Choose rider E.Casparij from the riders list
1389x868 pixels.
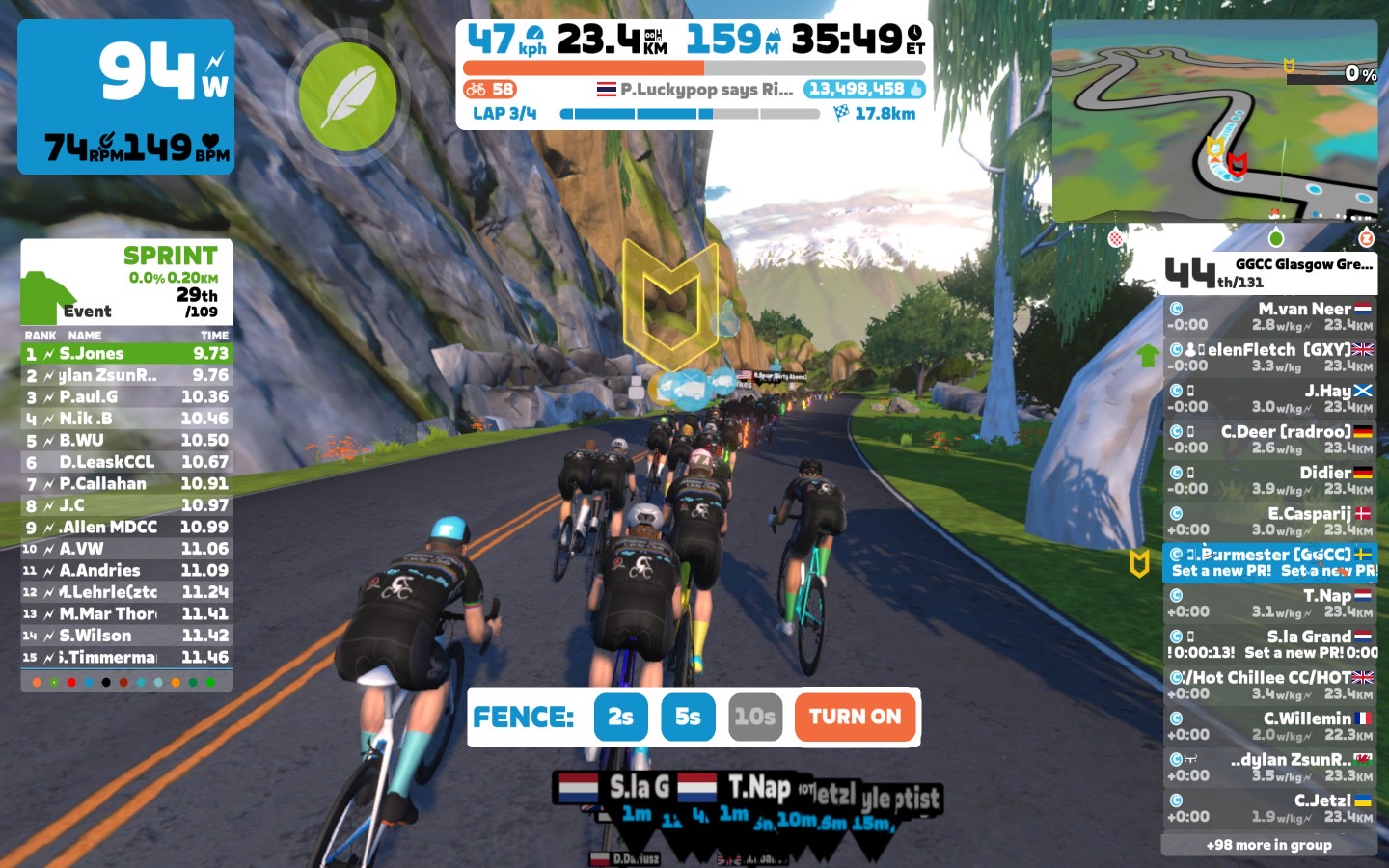pos(1269,522)
